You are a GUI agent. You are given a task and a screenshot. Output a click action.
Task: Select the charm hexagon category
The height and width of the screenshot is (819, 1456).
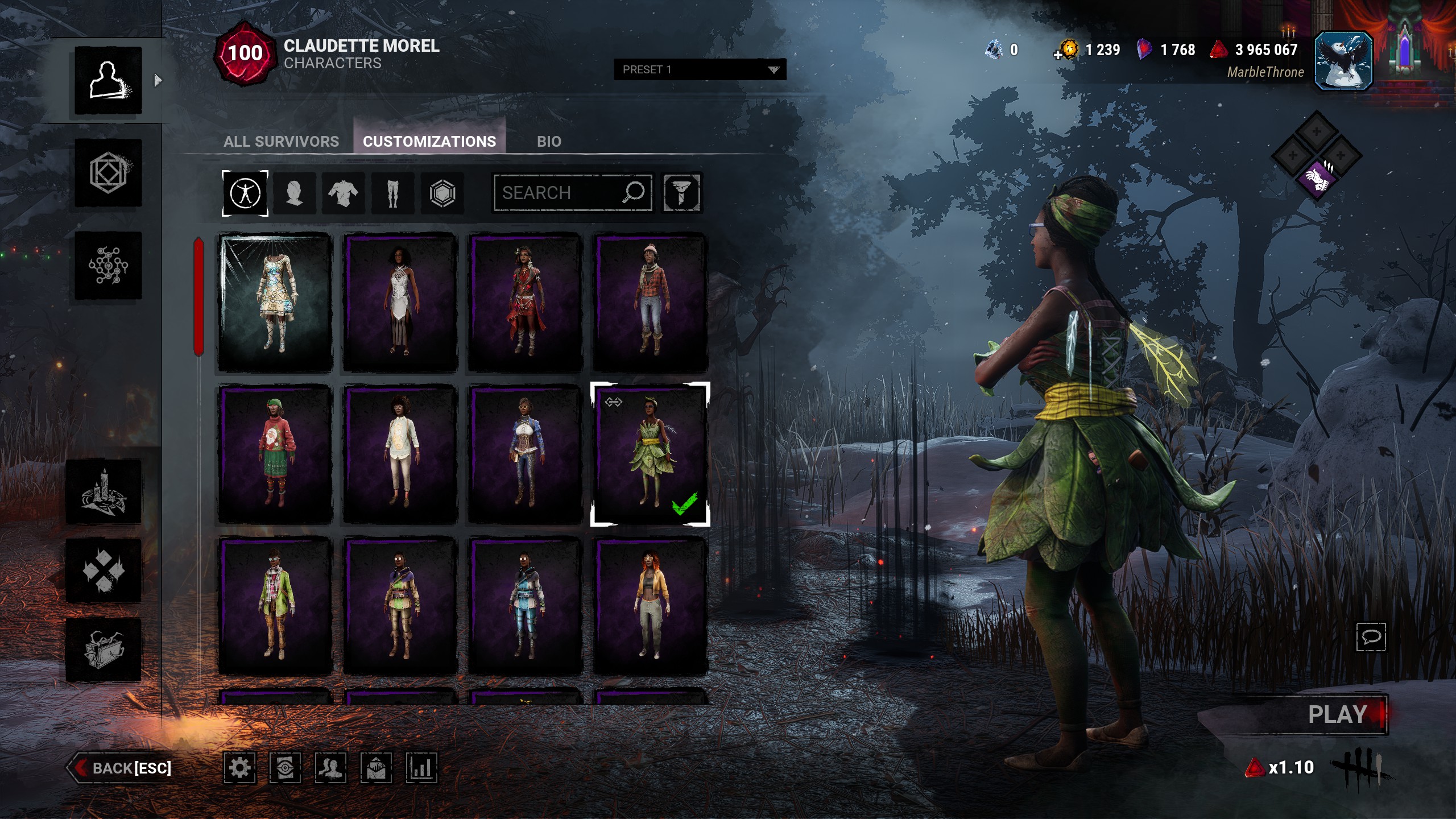click(442, 193)
